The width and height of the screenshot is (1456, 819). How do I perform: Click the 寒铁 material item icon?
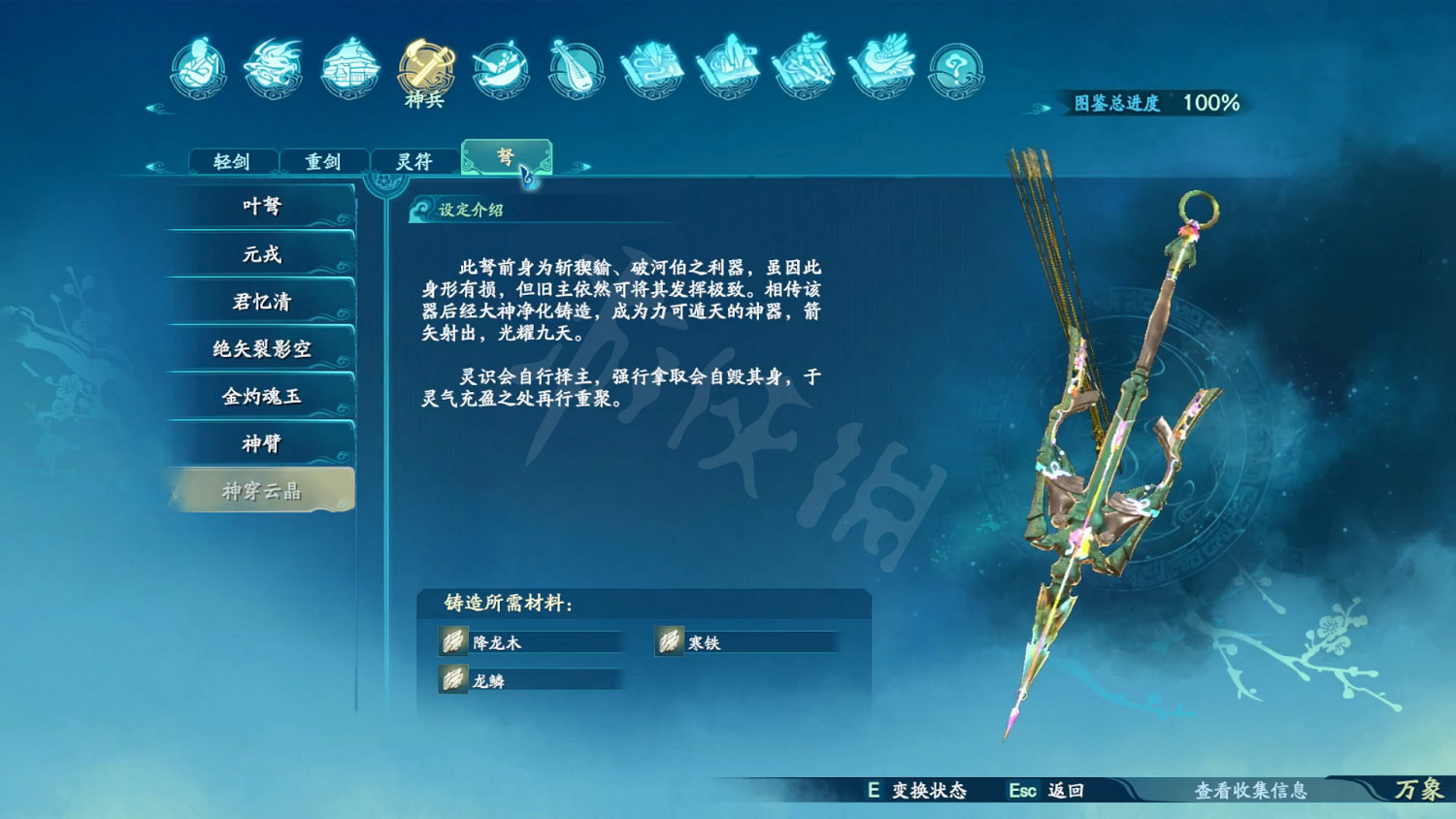coord(670,642)
